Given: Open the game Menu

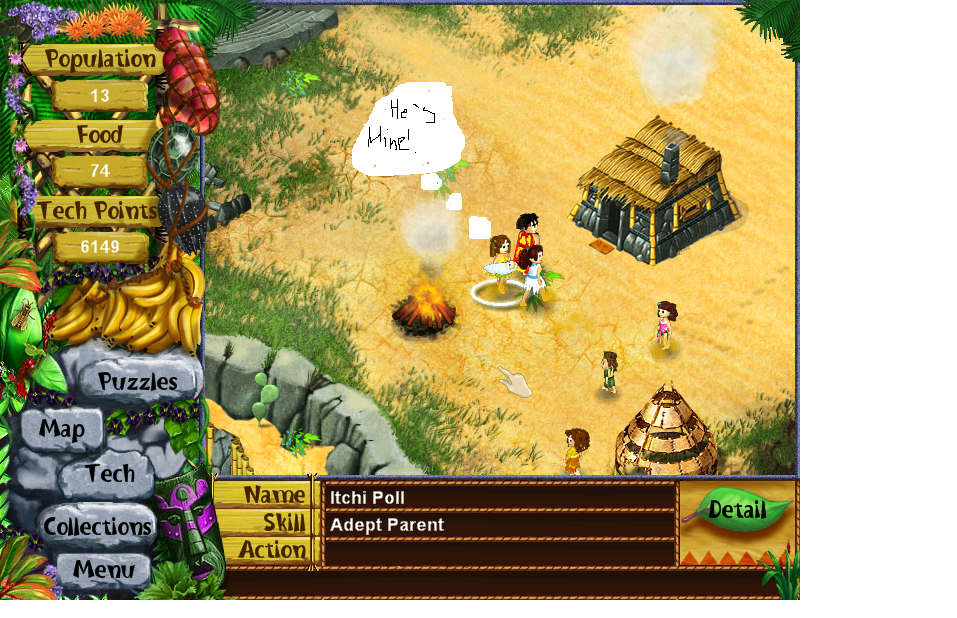Looking at the screenshot, I should (103, 571).
